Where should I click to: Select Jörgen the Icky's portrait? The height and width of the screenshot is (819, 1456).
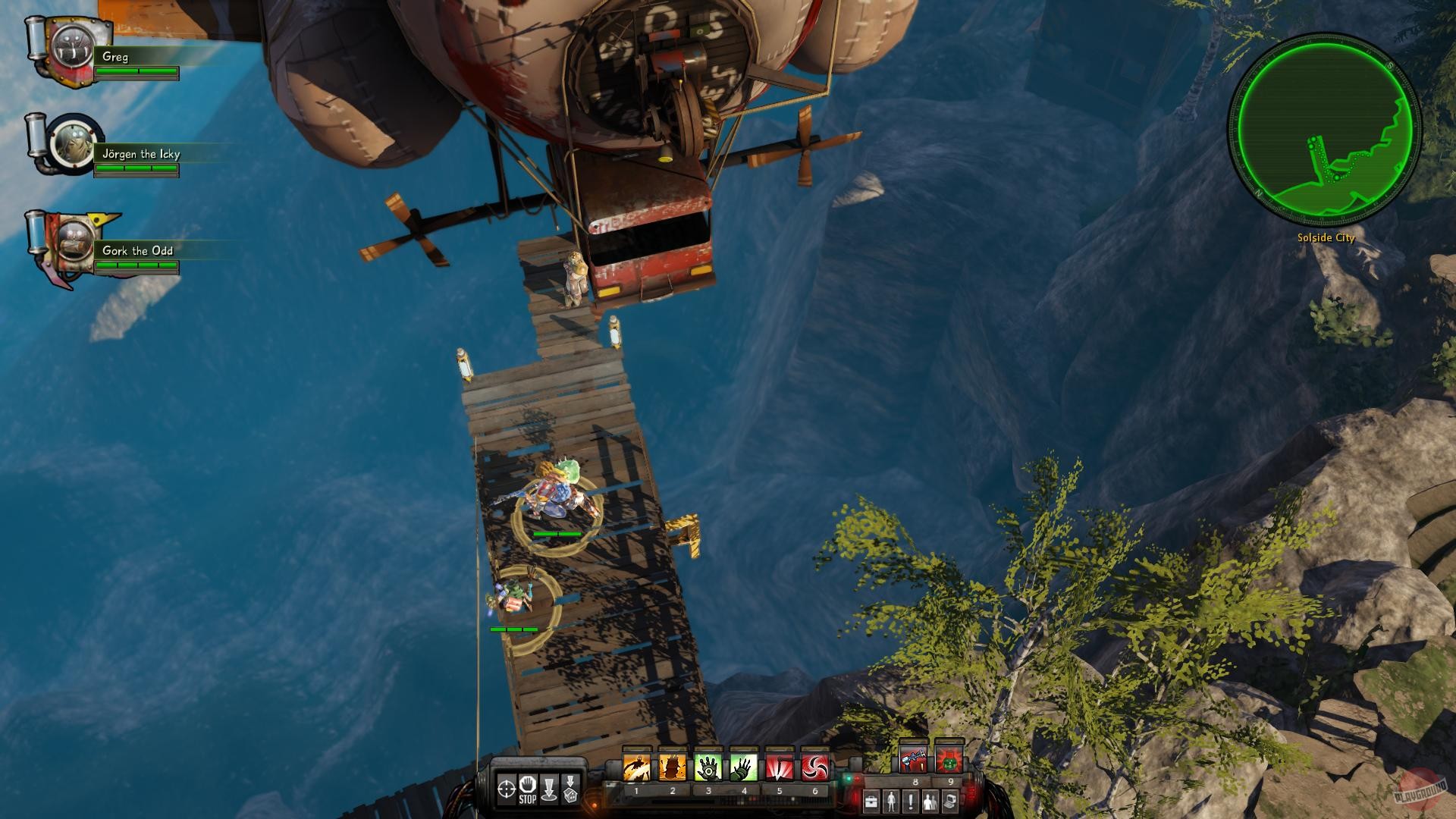pos(74,143)
